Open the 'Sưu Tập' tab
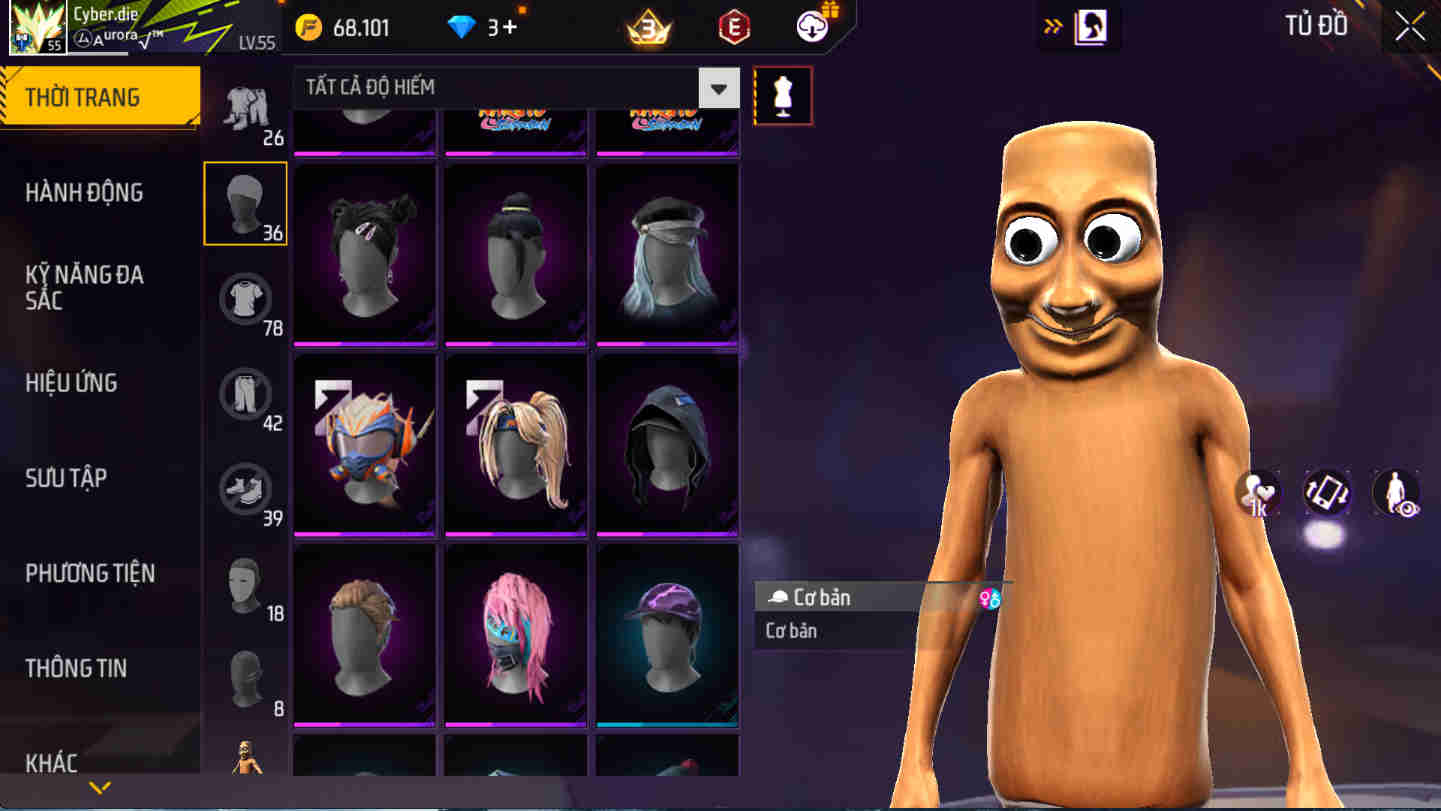The height and width of the screenshot is (811, 1441). tap(67, 478)
